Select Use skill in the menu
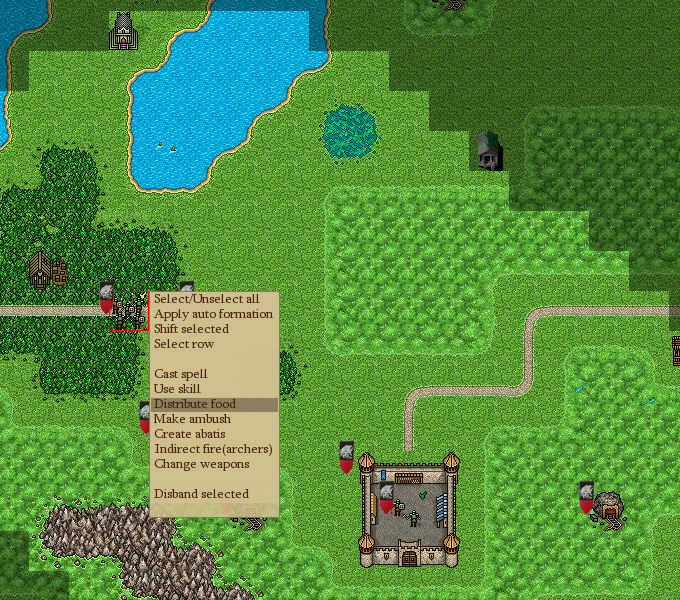 [177, 389]
